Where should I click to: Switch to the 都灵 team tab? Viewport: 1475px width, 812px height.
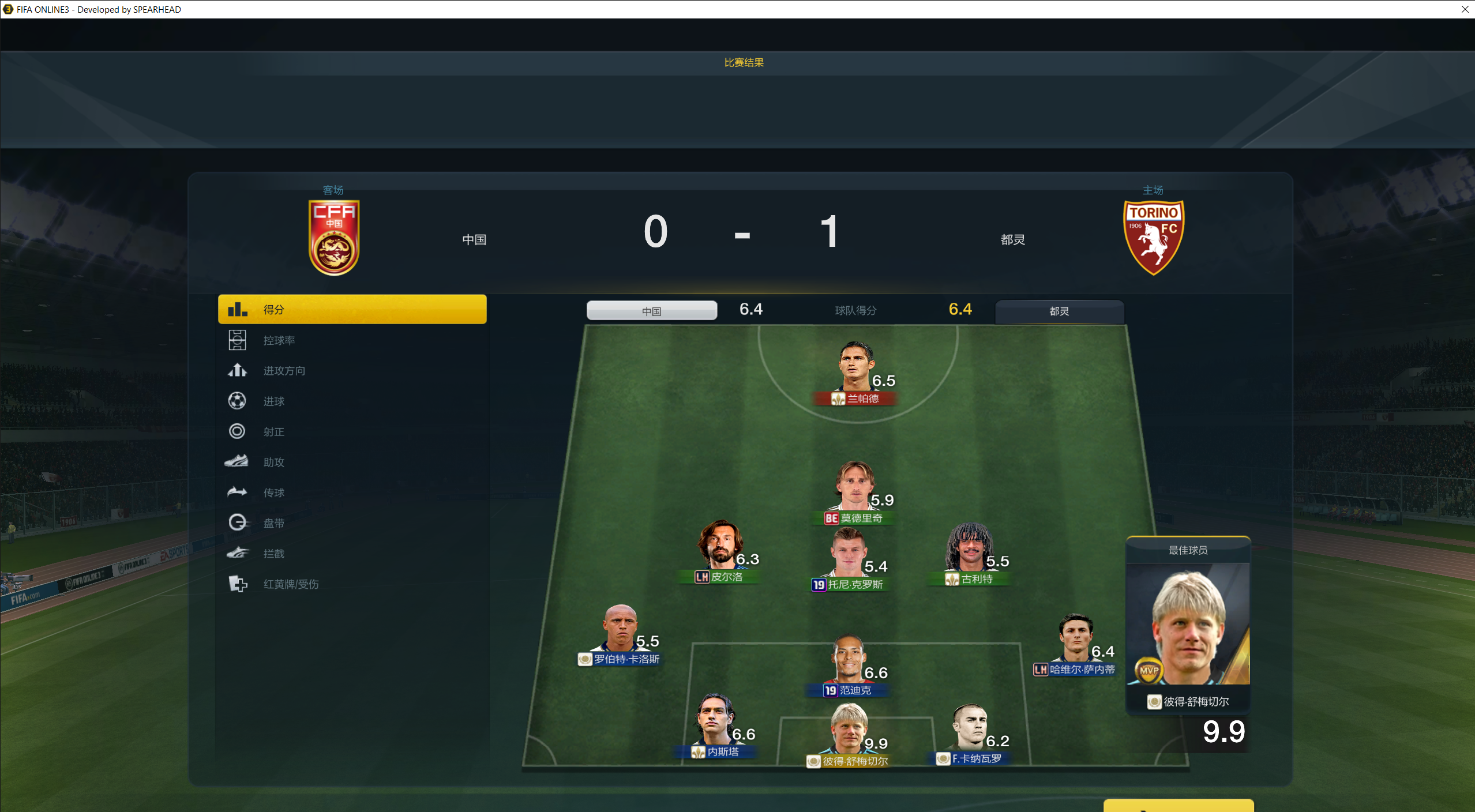point(1059,311)
